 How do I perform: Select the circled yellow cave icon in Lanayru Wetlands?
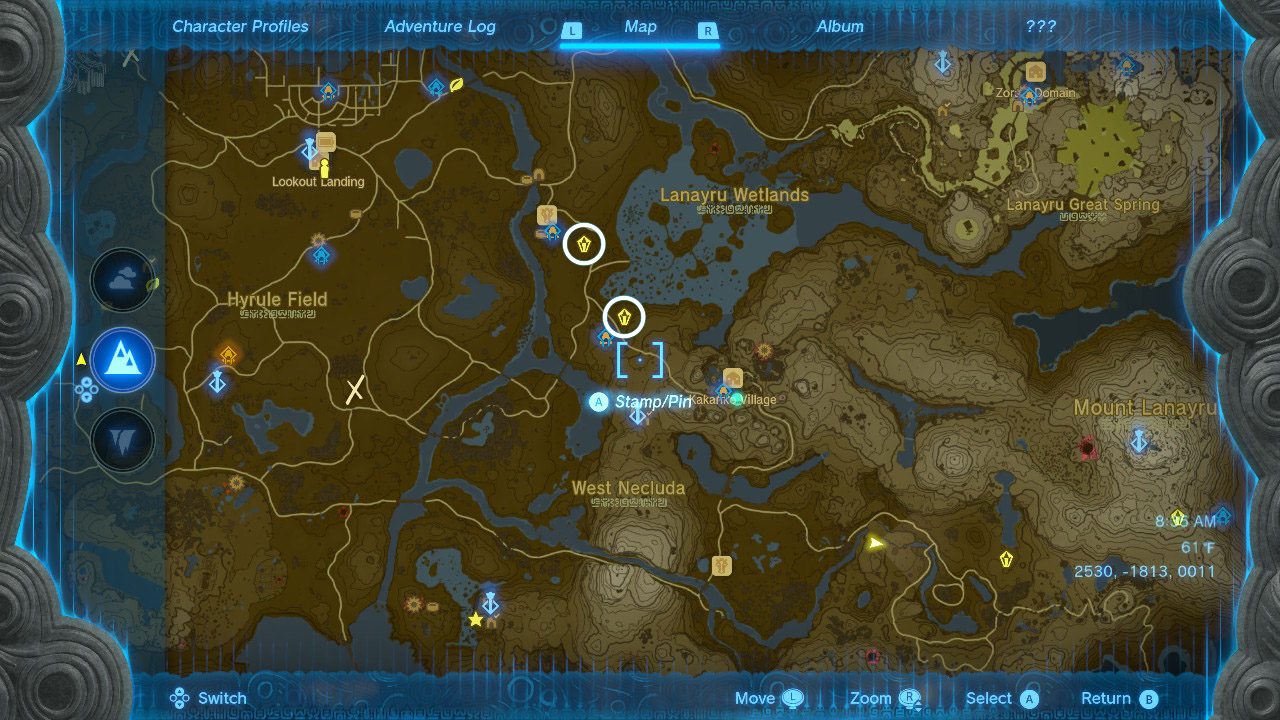[x=583, y=244]
